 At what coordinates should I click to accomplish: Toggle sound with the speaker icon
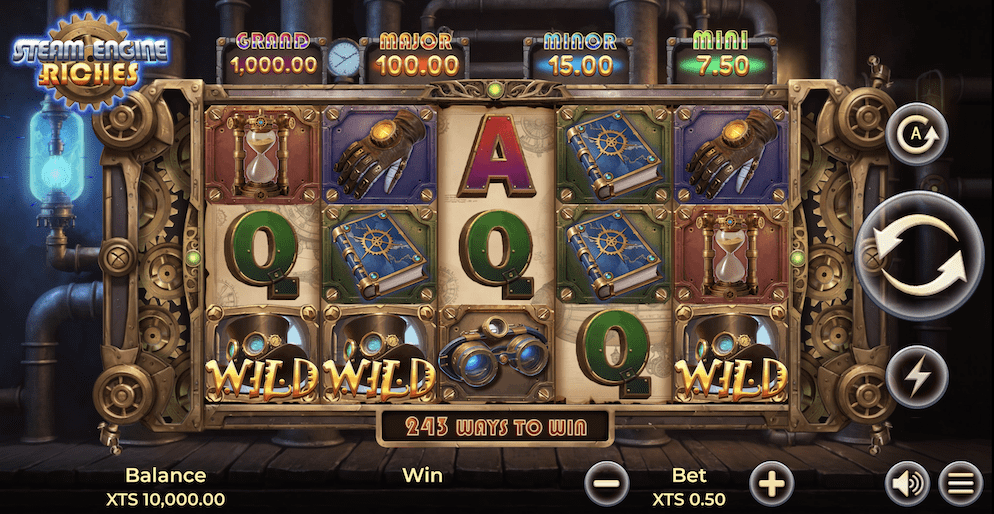[907, 485]
